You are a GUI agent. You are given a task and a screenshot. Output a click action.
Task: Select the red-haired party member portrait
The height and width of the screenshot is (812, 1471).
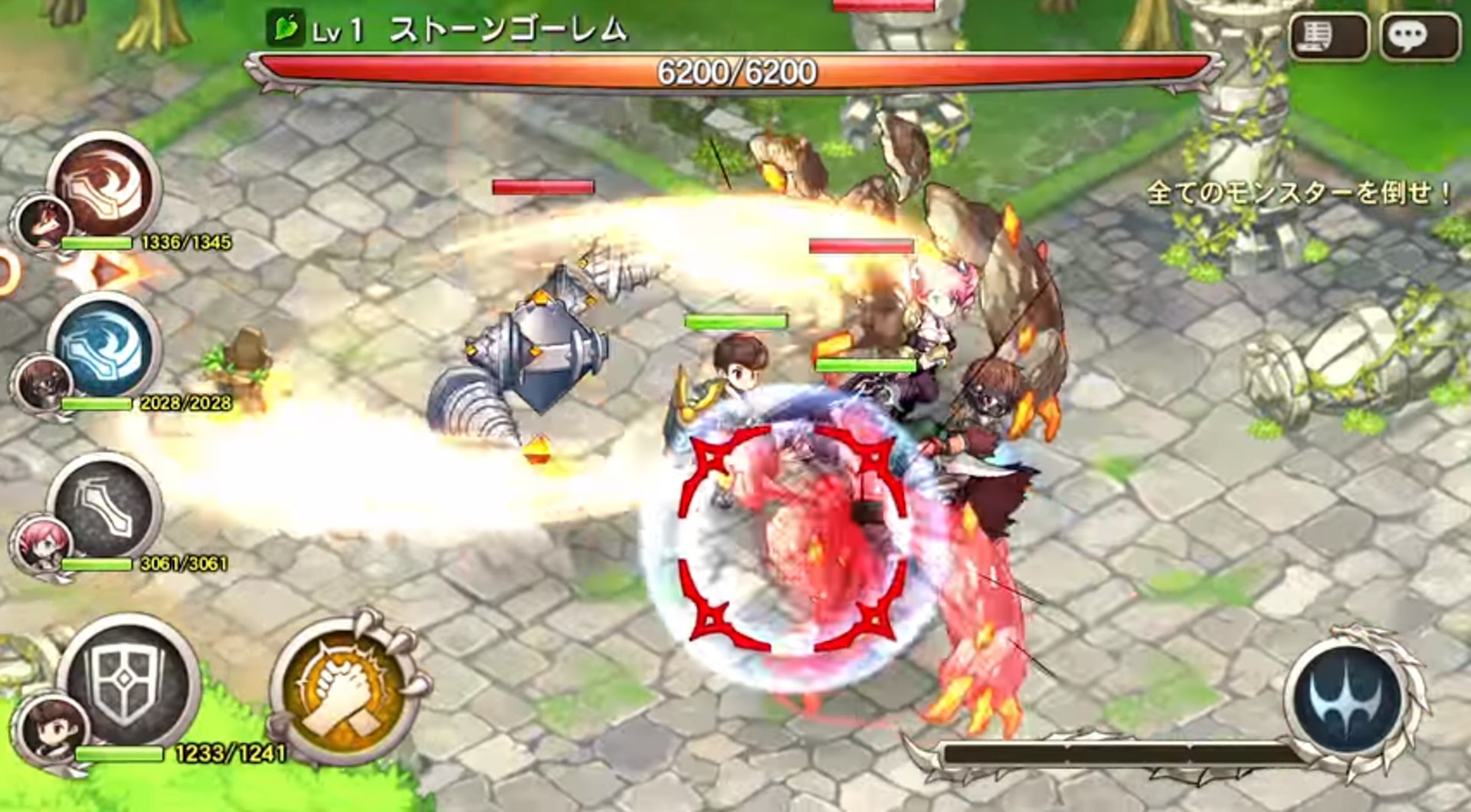42,222
